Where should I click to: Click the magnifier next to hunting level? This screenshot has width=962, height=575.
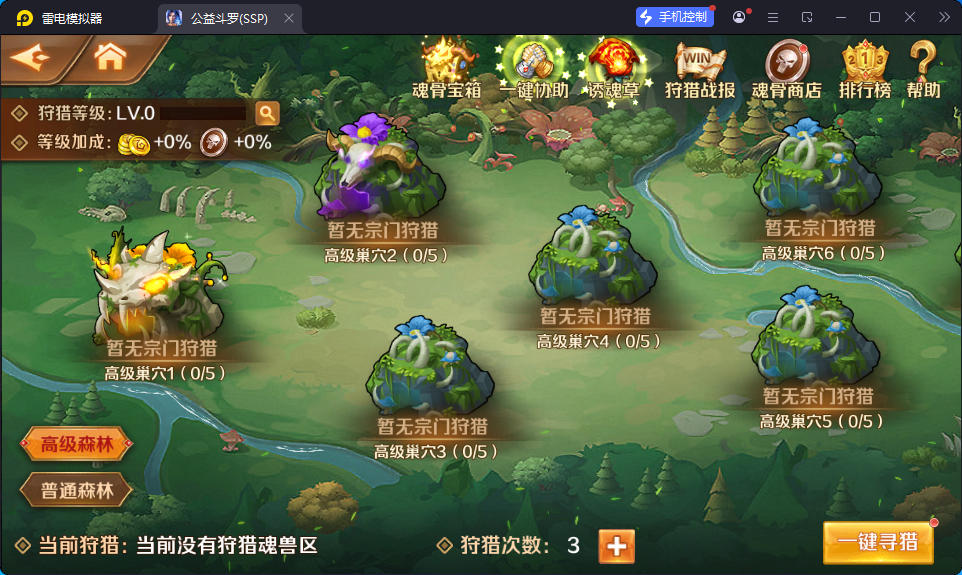(267, 113)
